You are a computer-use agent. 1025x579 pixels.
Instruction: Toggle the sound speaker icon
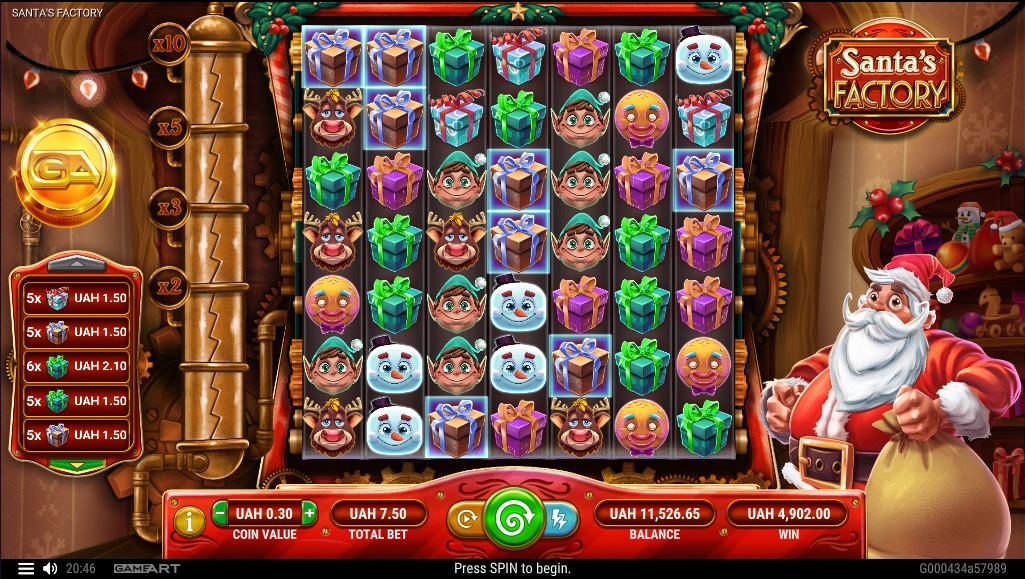click(x=50, y=569)
